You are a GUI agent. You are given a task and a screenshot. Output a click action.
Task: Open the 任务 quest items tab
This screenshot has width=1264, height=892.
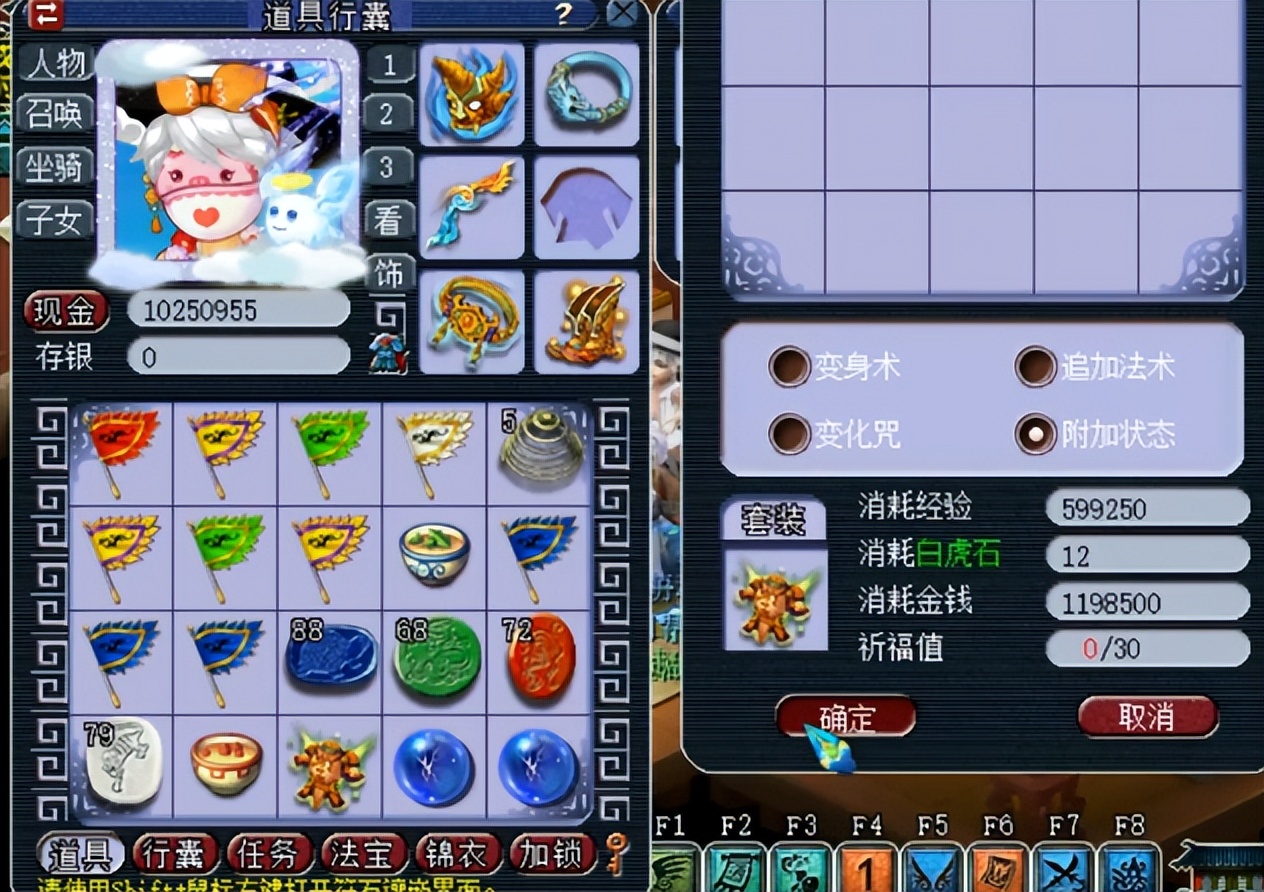pyautogui.click(x=268, y=855)
